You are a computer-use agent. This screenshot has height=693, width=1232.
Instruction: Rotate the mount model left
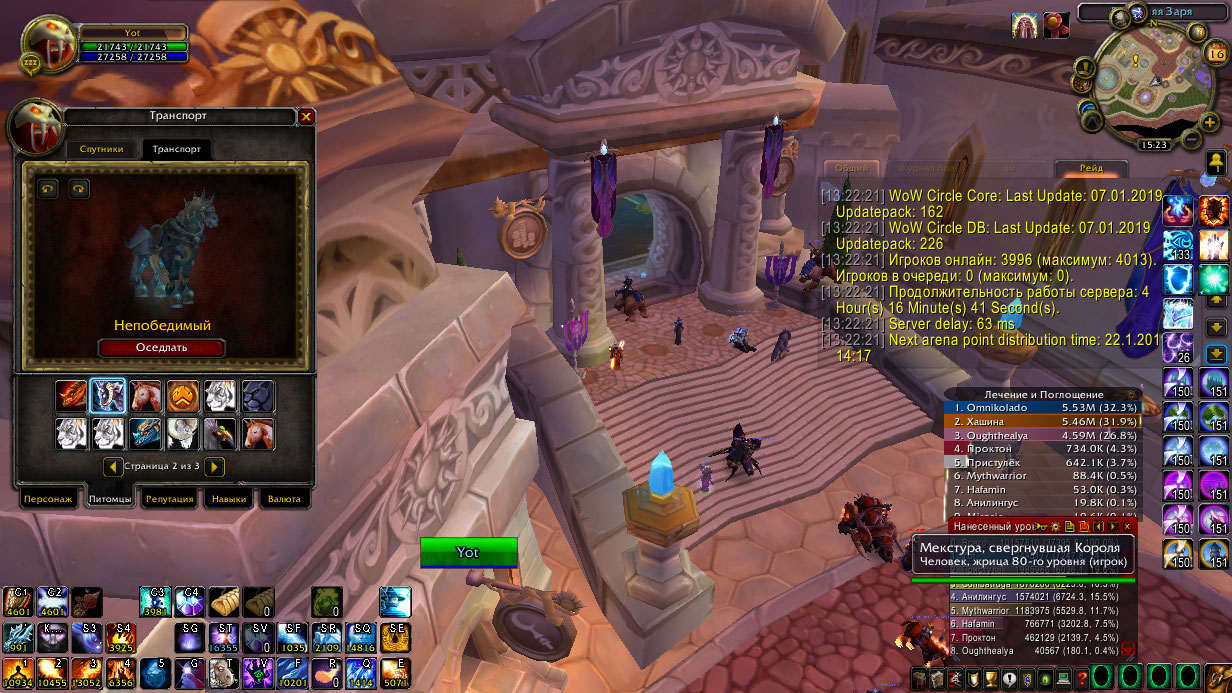[48, 188]
